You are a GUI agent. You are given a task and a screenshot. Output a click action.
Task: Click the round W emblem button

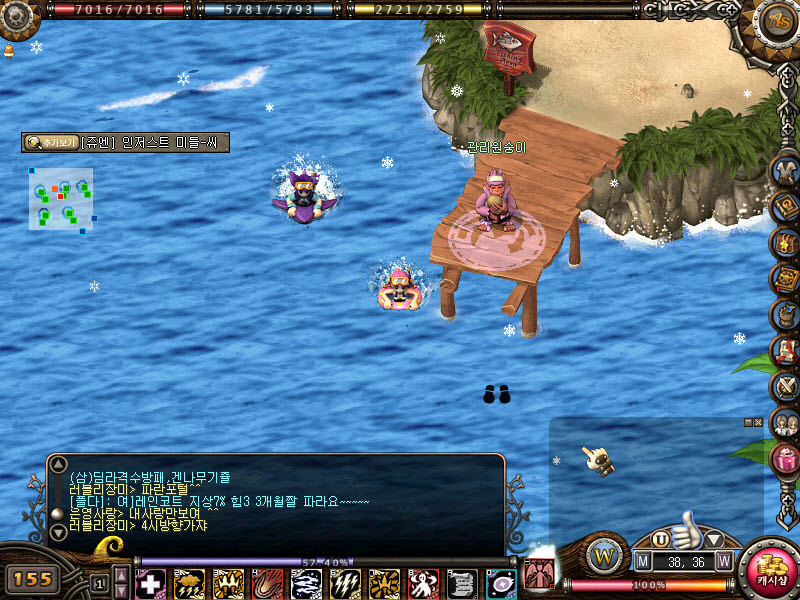(x=604, y=554)
